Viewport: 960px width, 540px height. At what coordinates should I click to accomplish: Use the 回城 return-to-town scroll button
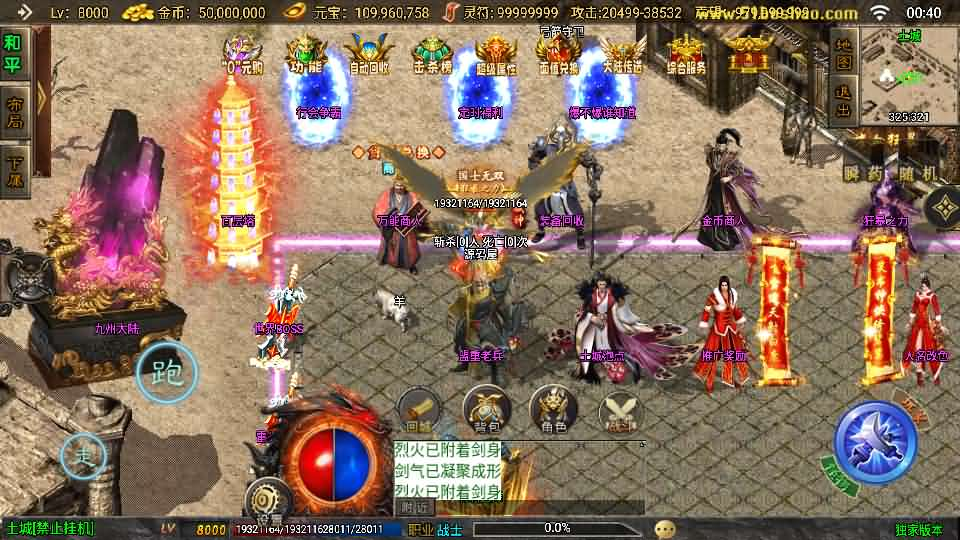tap(420, 410)
